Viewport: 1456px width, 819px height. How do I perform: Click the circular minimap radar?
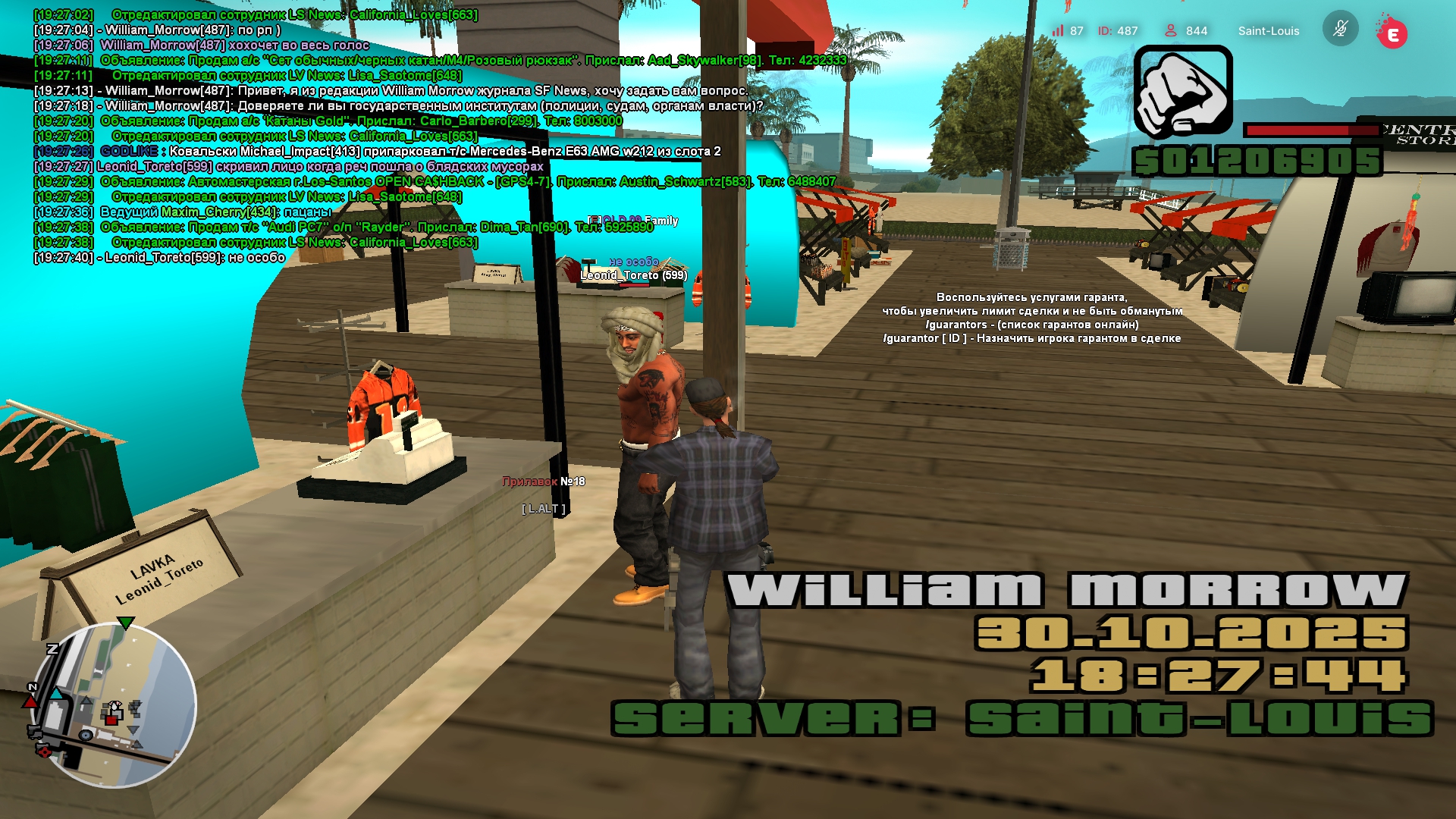pyautogui.click(x=113, y=705)
